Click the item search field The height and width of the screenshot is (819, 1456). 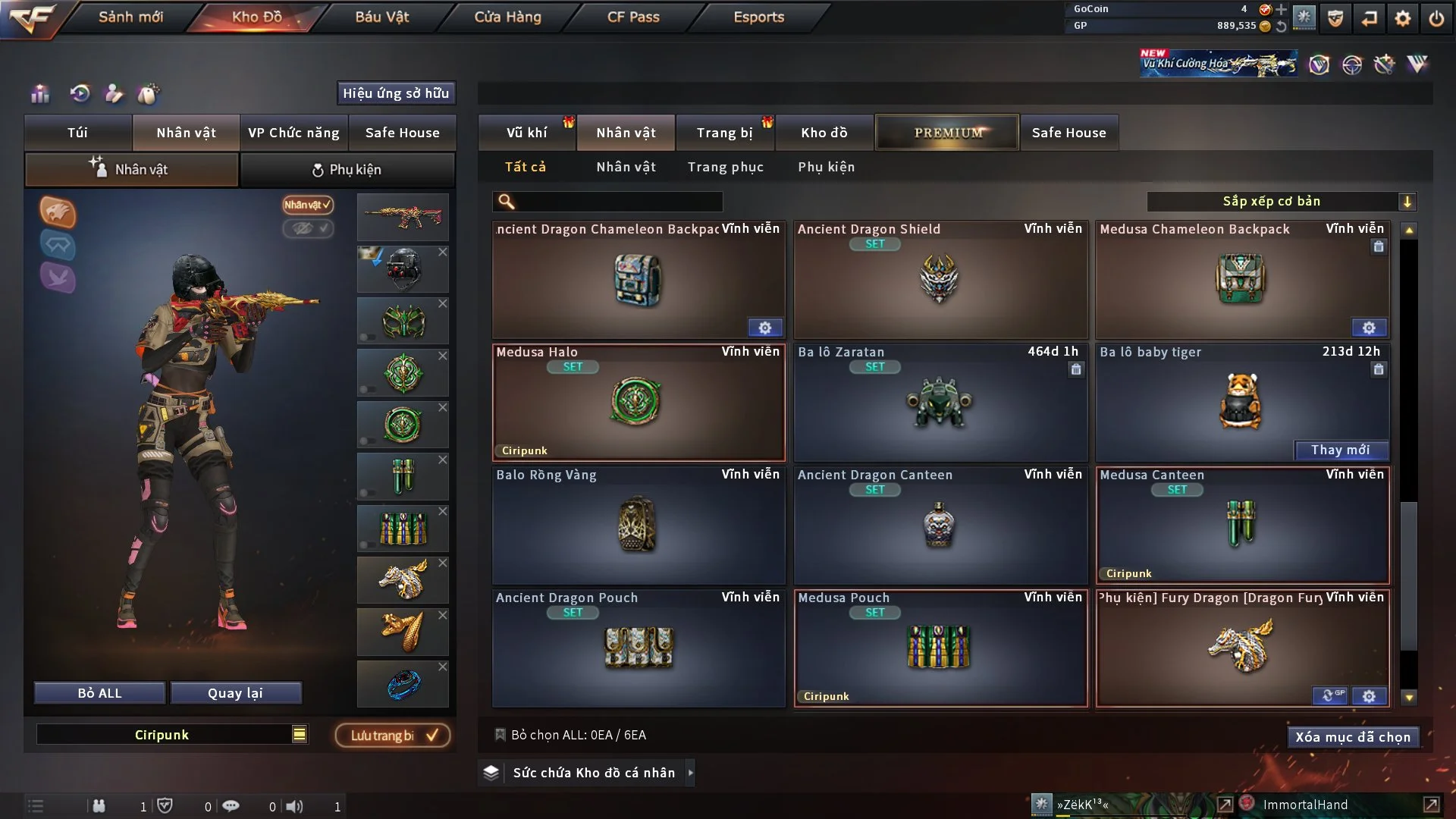pyautogui.click(x=618, y=202)
